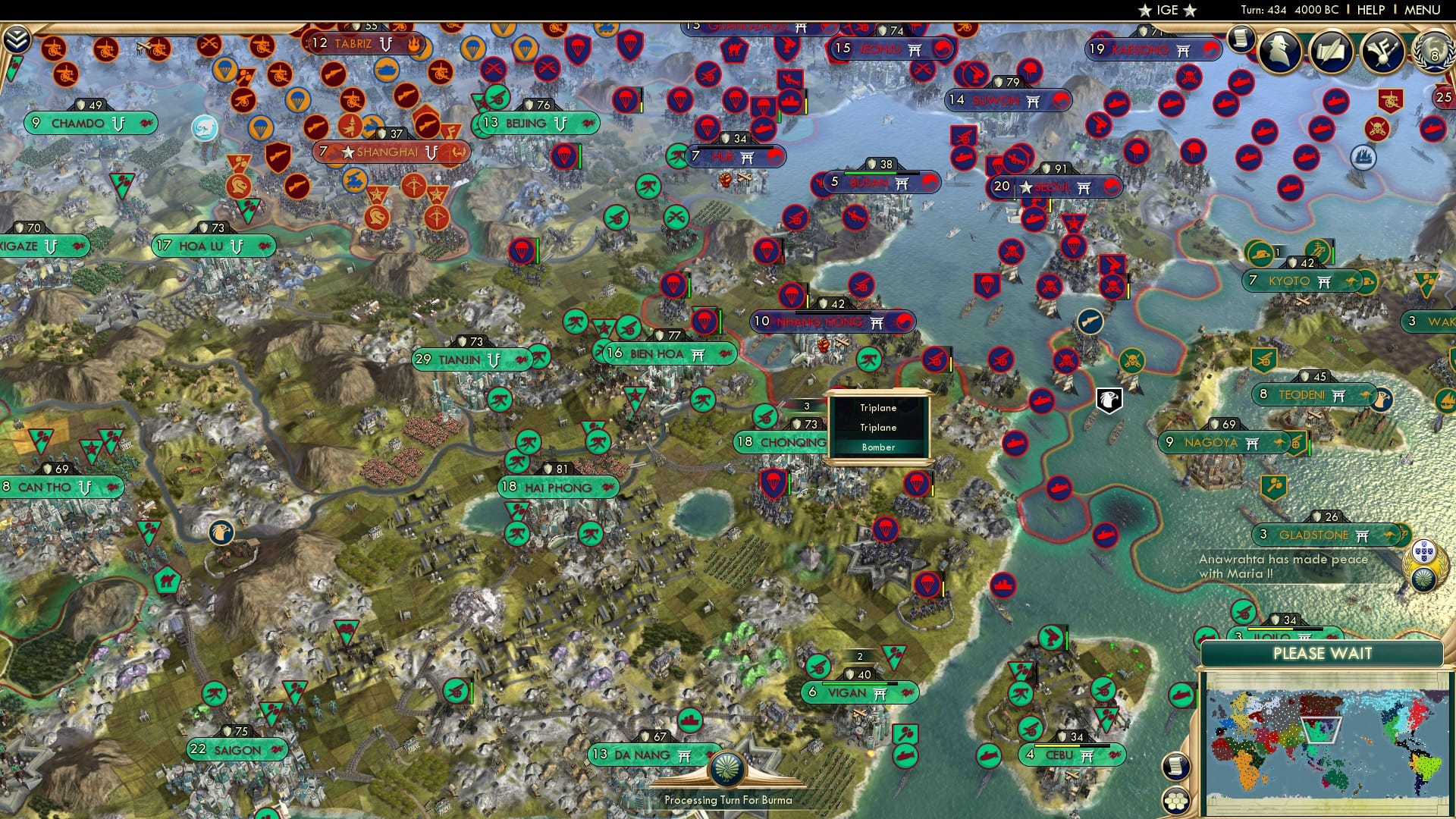Select the first Triplane in the popup list
This screenshot has height=819, width=1456.
coord(877,407)
